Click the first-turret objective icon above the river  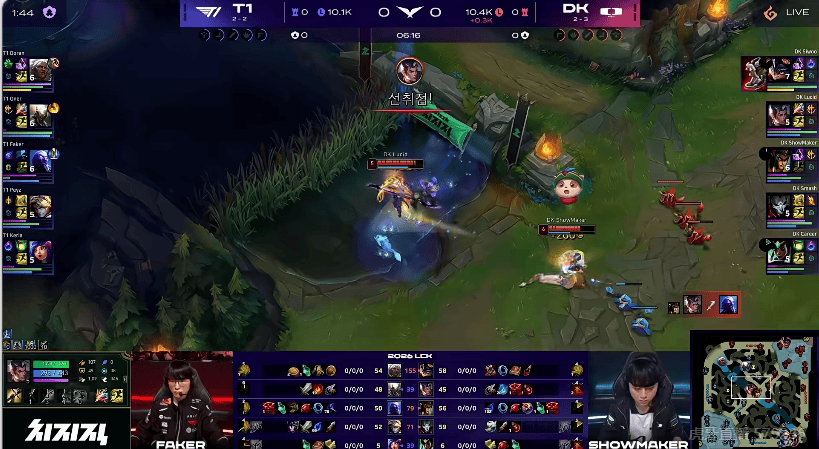point(407,71)
